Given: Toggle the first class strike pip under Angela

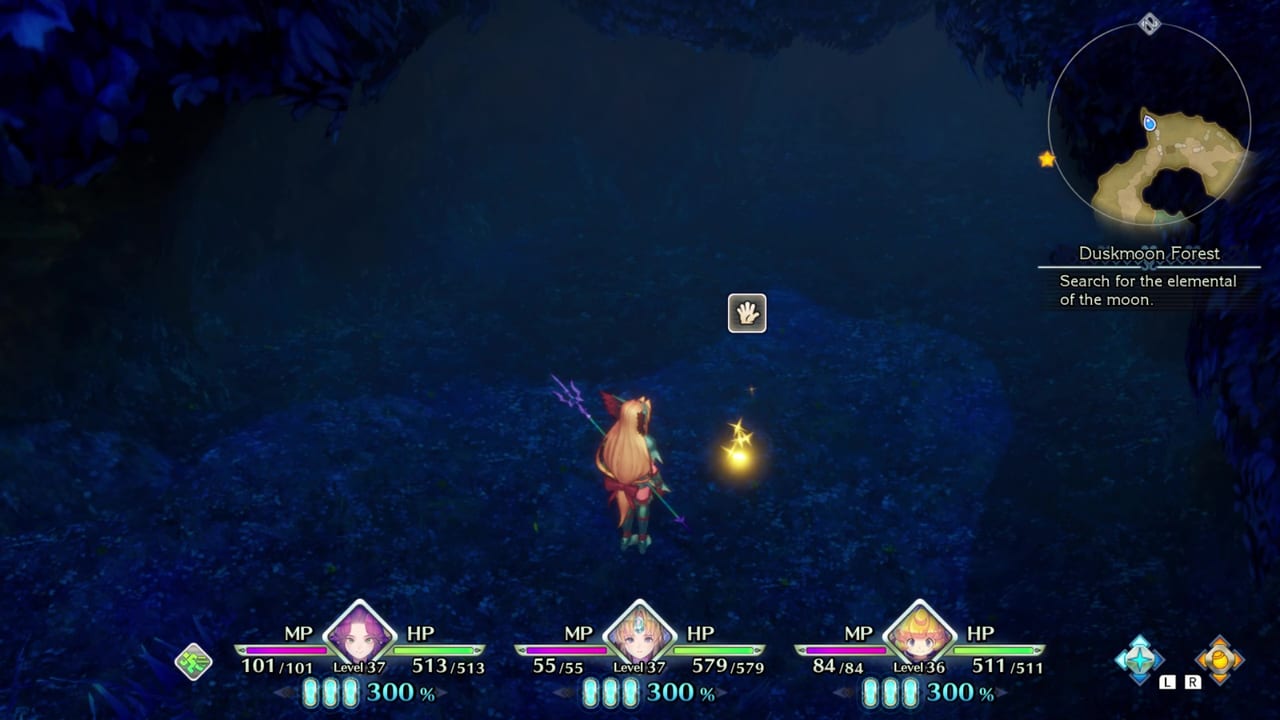Looking at the screenshot, I should [x=311, y=690].
